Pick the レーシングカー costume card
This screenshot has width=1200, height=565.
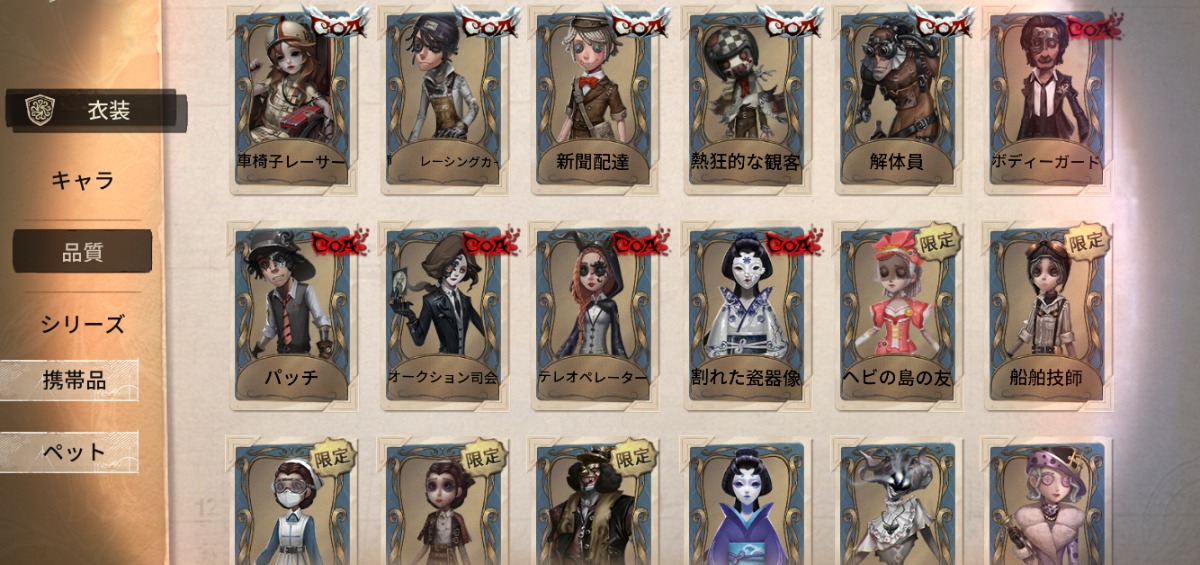[444, 100]
